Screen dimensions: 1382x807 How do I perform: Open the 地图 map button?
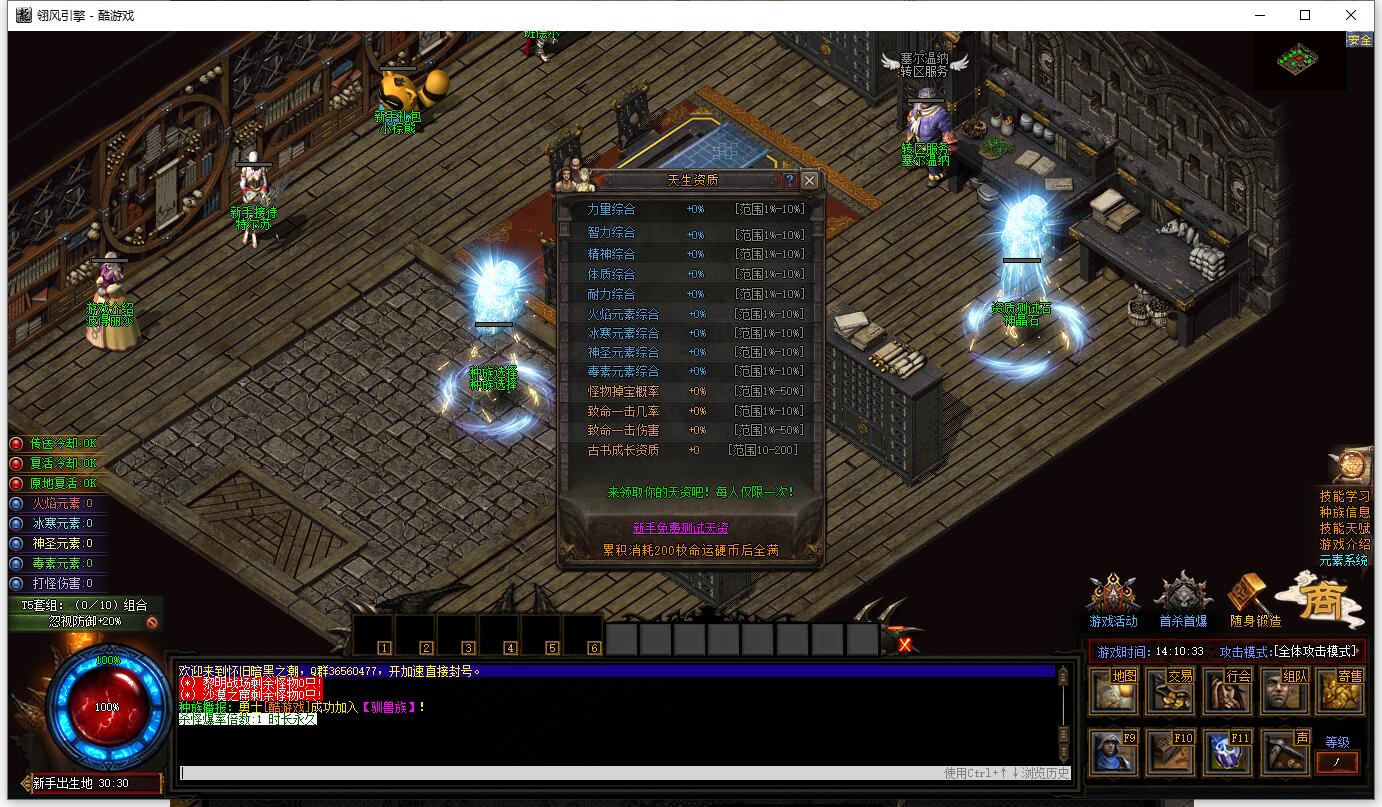coord(1114,690)
